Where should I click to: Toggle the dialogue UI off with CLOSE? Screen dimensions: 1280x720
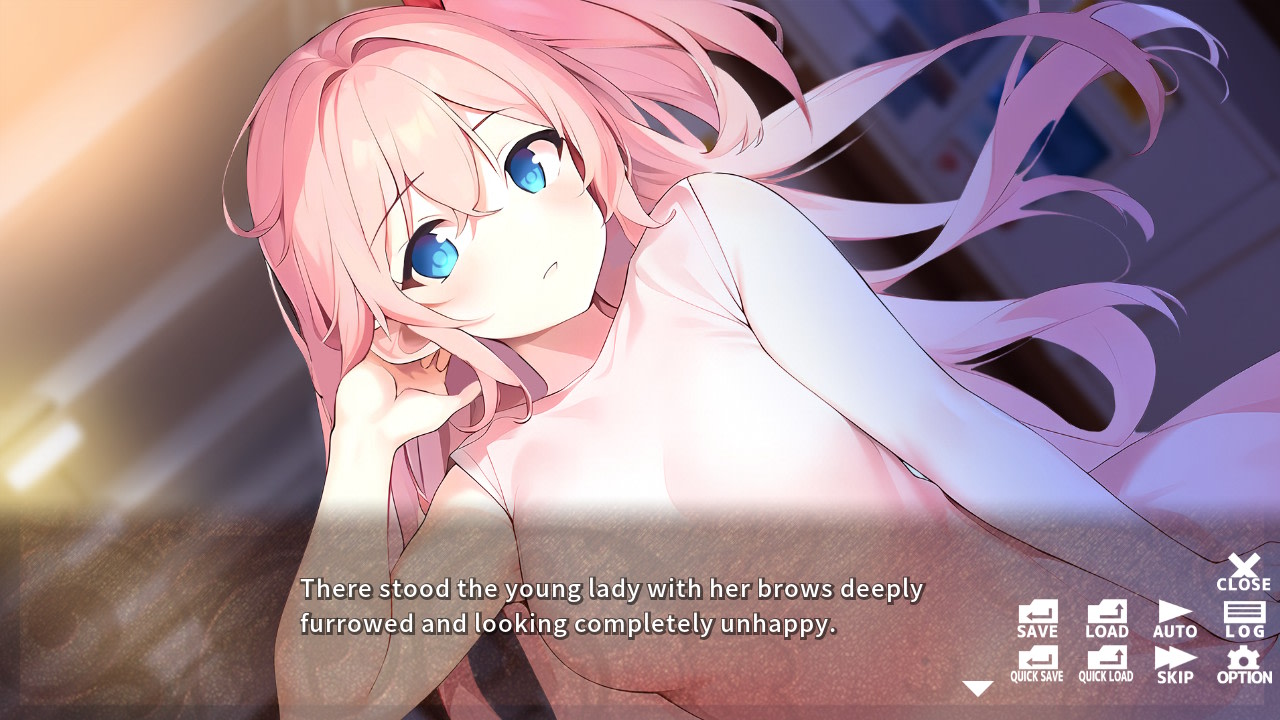1243,568
